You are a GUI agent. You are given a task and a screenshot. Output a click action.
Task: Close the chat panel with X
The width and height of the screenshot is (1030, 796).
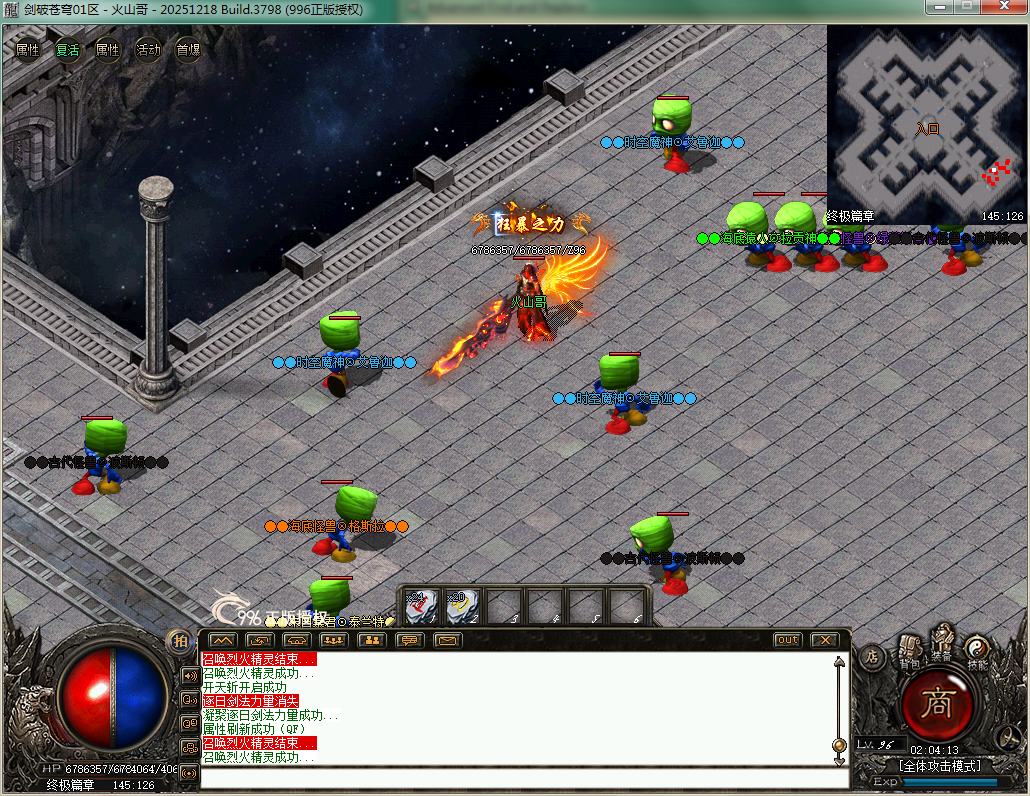click(x=824, y=640)
